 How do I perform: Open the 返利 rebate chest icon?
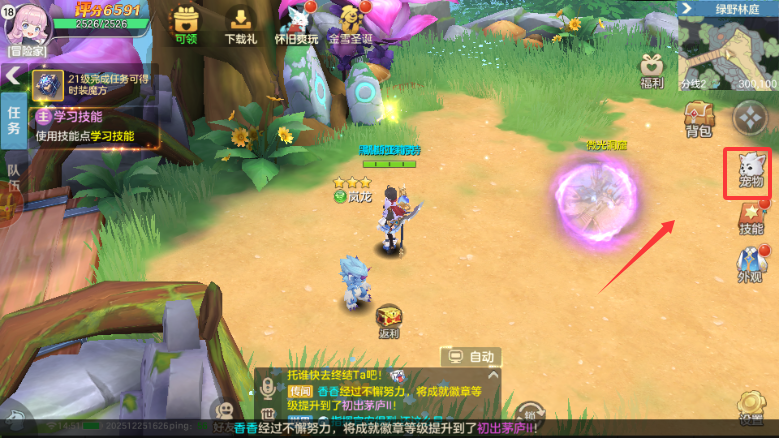[x=388, y=321]
